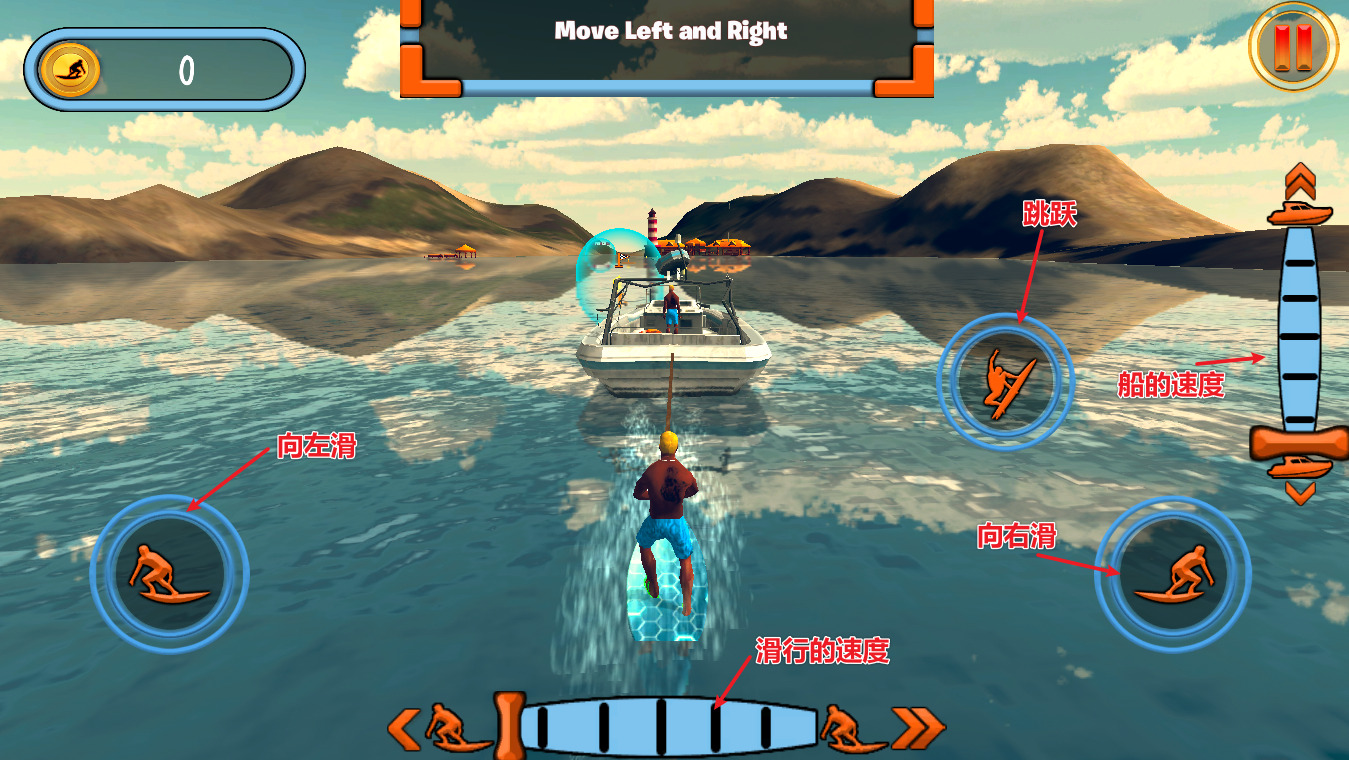Click the double right chevron of the surfing speed bar
1349x760 pixels.
tap(918, 729)
